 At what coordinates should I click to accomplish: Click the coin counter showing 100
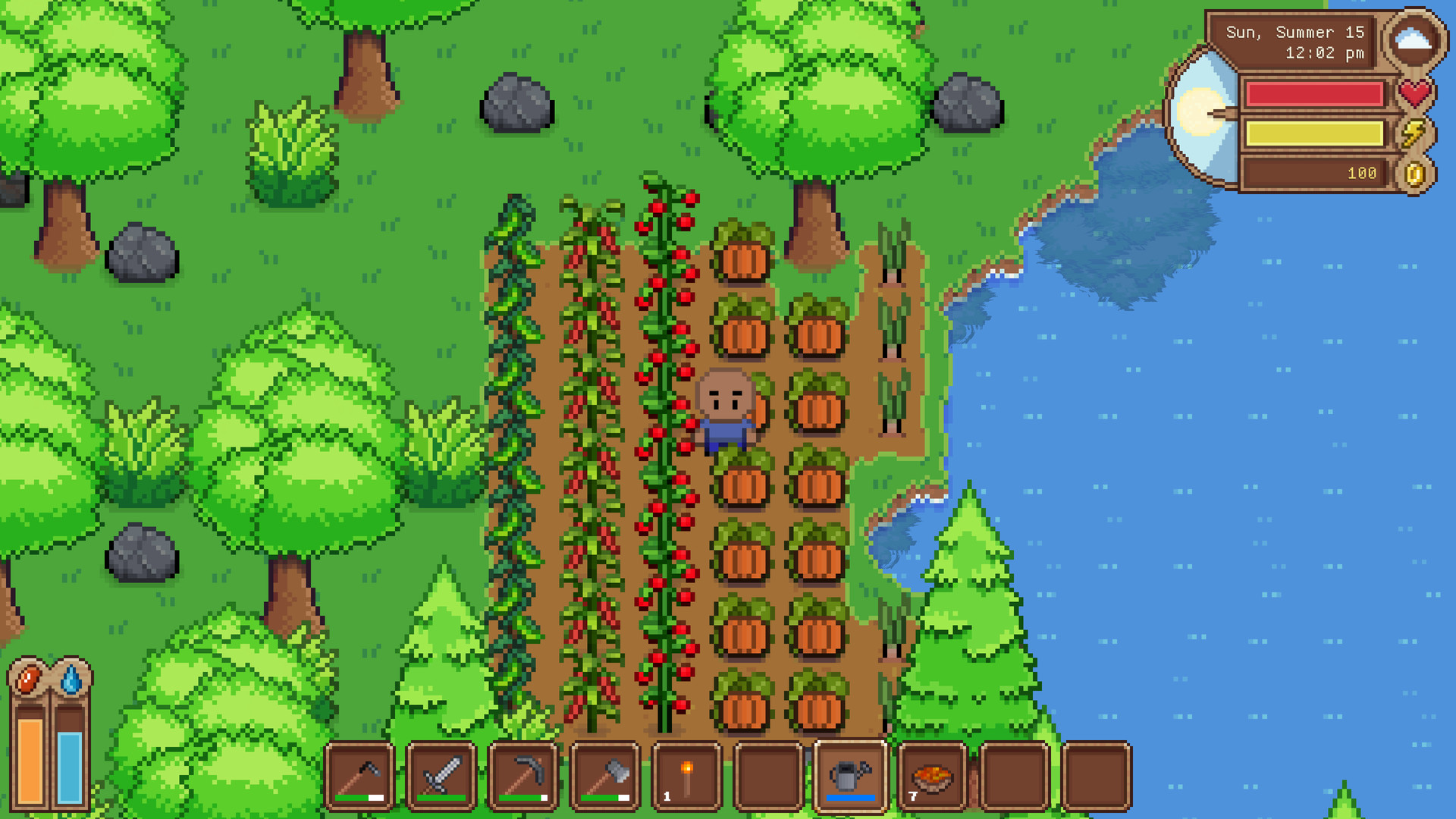(1361, 173)
